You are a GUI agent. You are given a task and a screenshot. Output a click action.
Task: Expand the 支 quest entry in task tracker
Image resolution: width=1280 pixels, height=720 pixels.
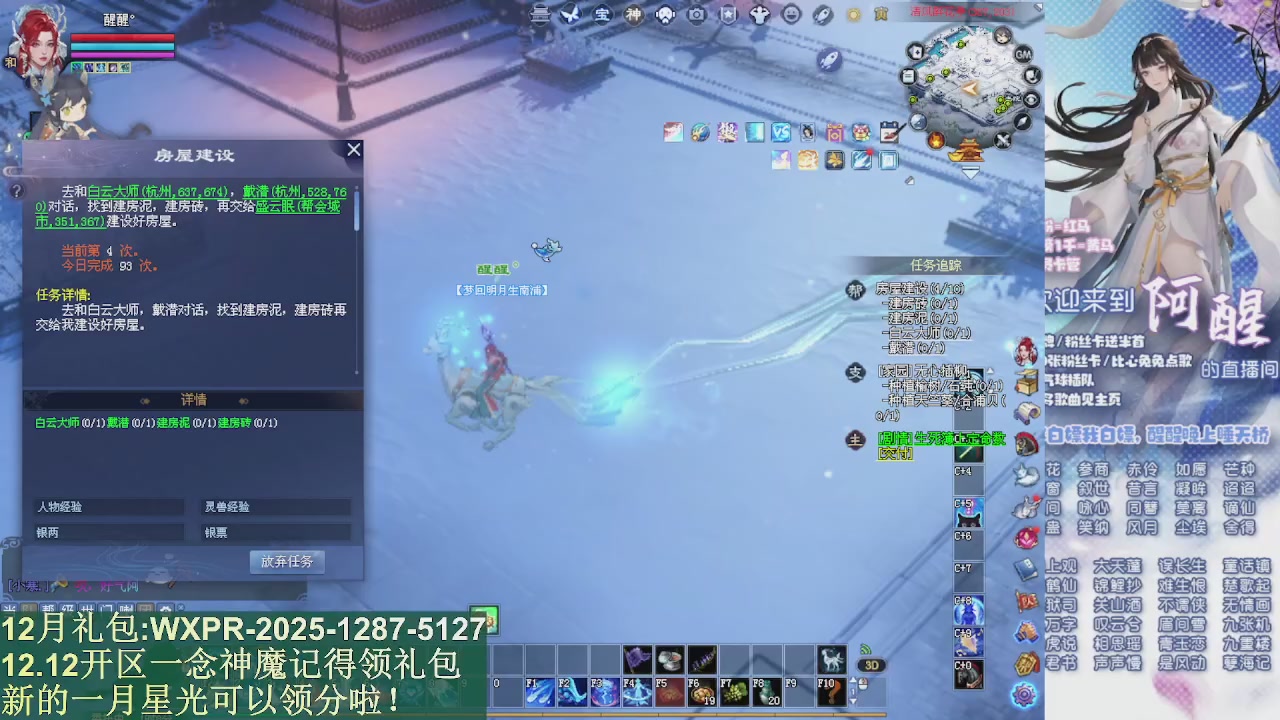(856, 372)
